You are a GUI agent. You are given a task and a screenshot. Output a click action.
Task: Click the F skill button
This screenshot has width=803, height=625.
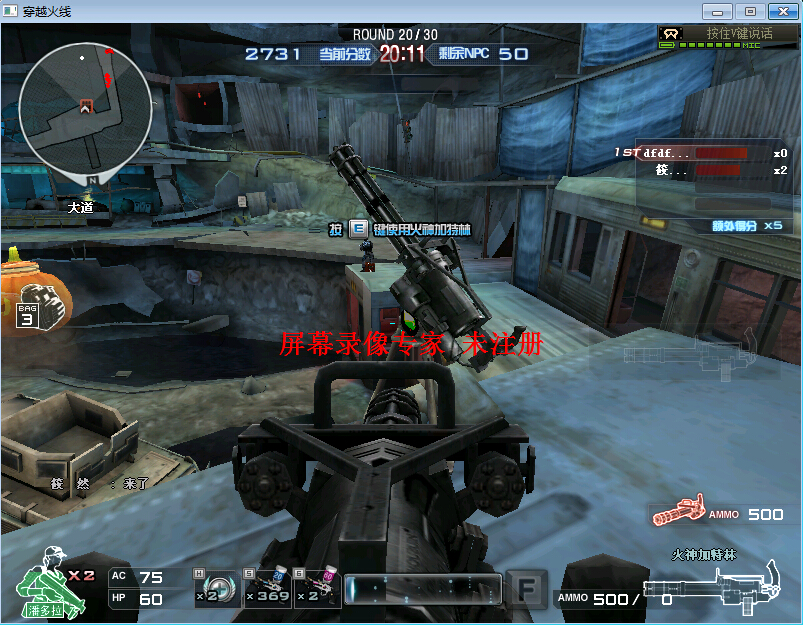[525, 589]
